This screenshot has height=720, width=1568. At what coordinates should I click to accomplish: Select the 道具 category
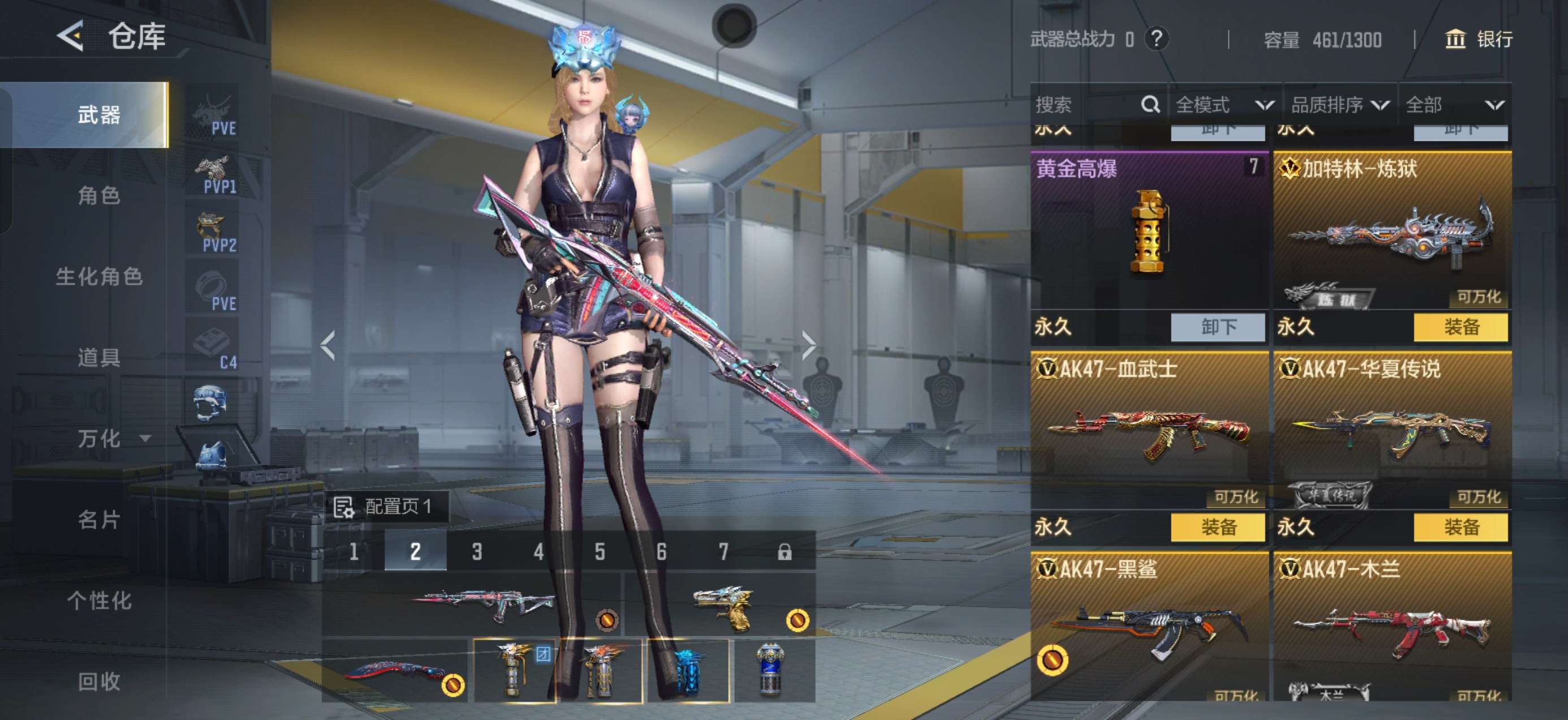click(98, 358)
